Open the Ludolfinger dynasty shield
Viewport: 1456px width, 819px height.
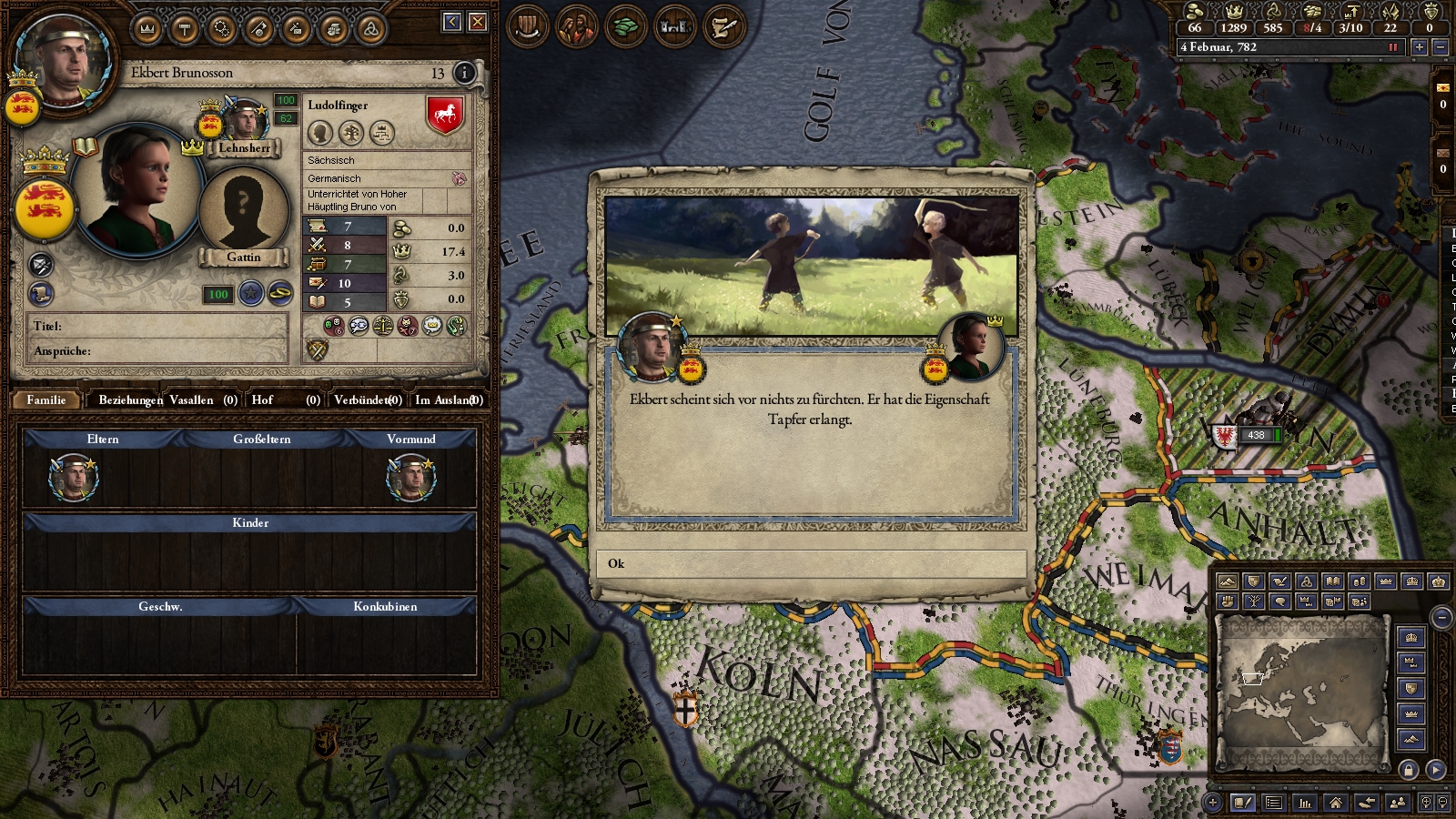click(444, 116)
